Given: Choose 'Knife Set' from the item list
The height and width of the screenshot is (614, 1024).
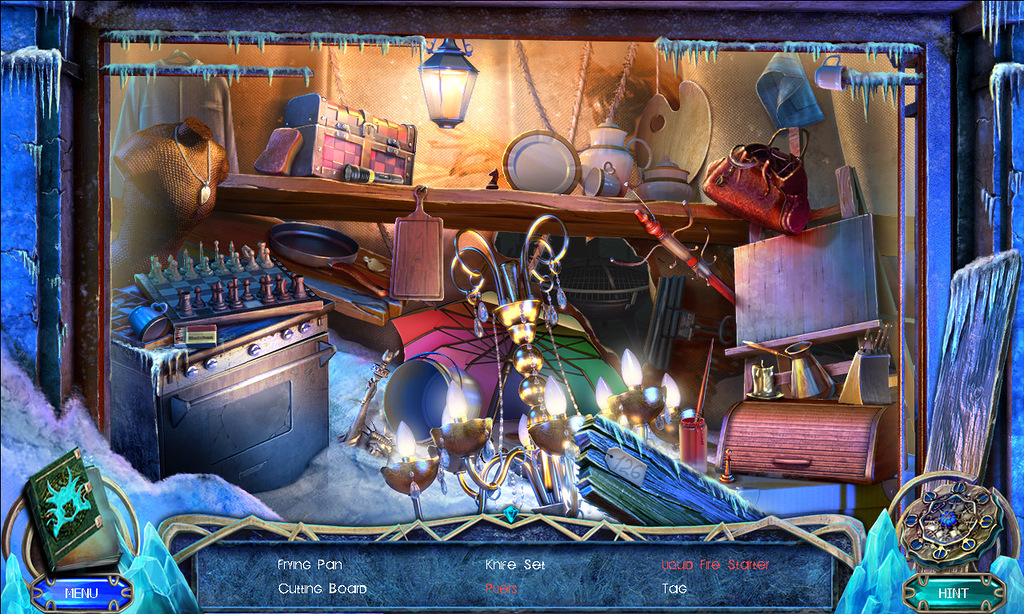Looking at the screenshot, I should tap(514, 565).
